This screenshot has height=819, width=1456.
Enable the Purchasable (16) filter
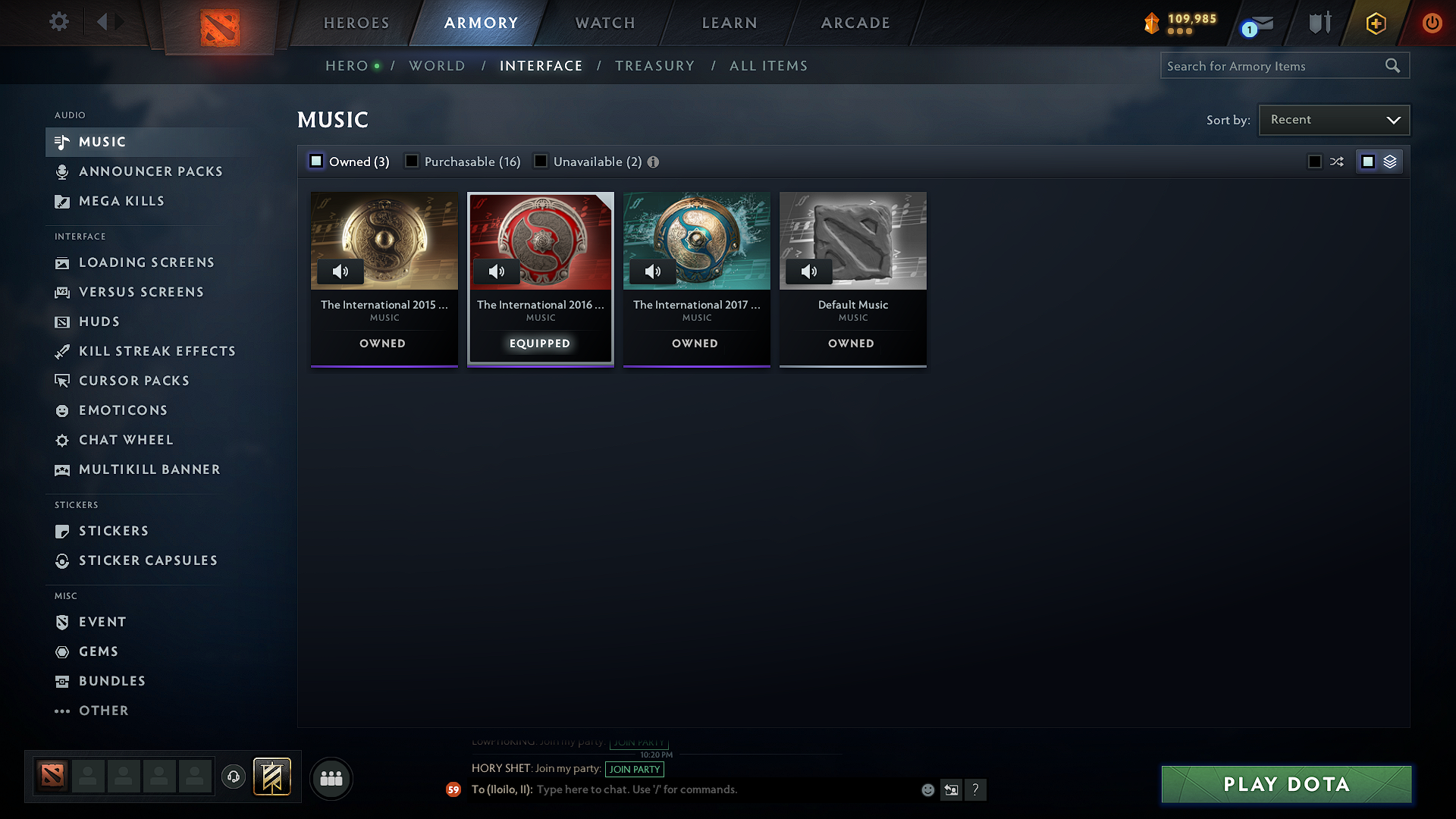coord(412,161)
